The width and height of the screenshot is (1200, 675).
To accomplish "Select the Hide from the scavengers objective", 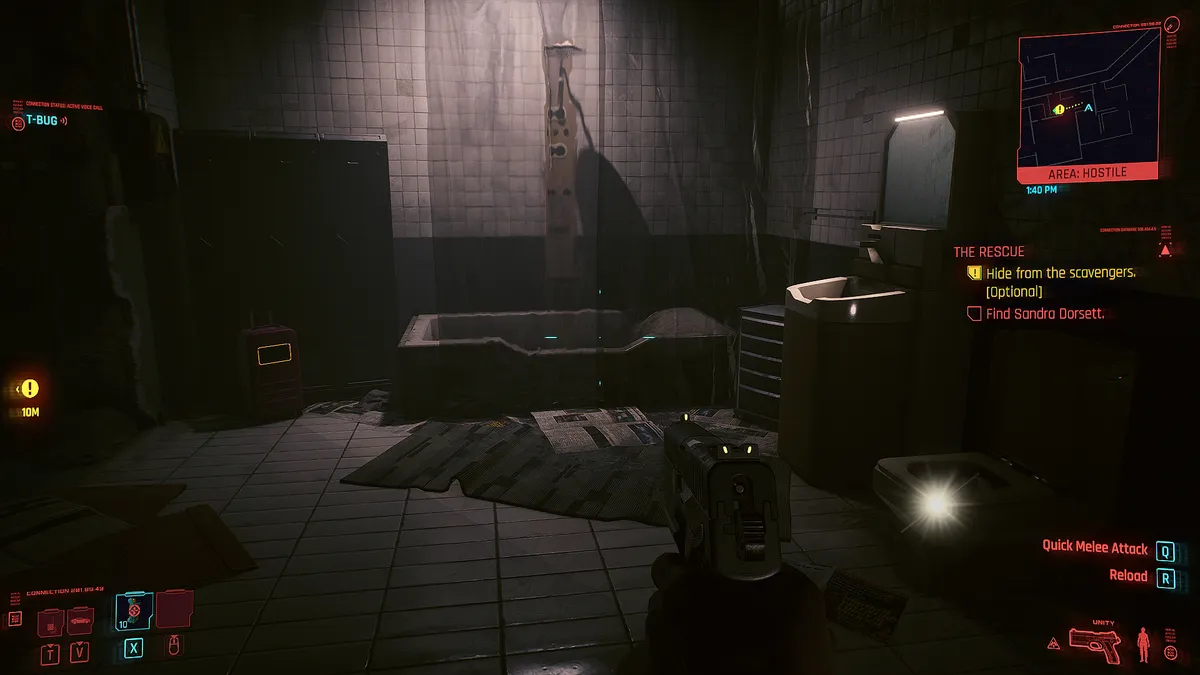I will pos(1060,273).
